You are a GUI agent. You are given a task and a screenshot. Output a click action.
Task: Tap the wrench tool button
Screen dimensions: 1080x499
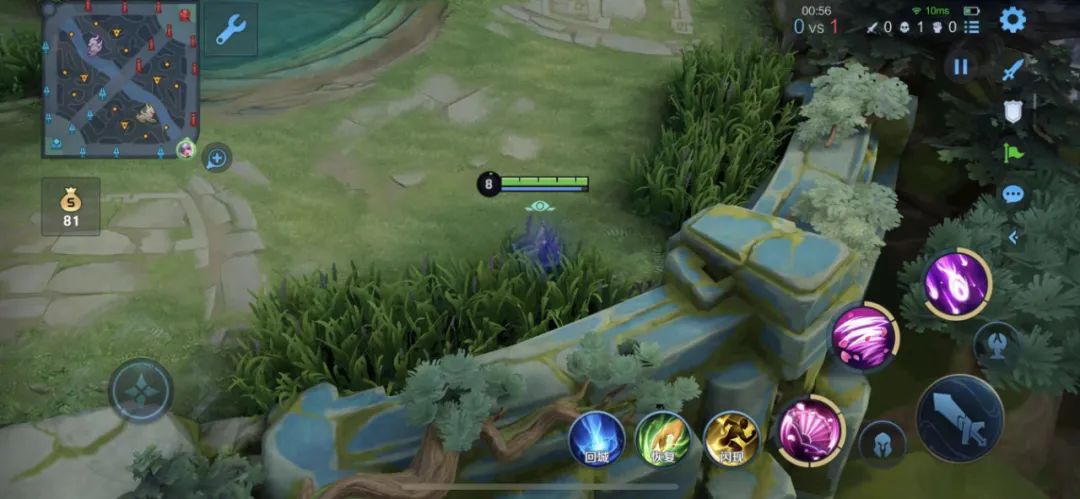[x=231, y=30]
